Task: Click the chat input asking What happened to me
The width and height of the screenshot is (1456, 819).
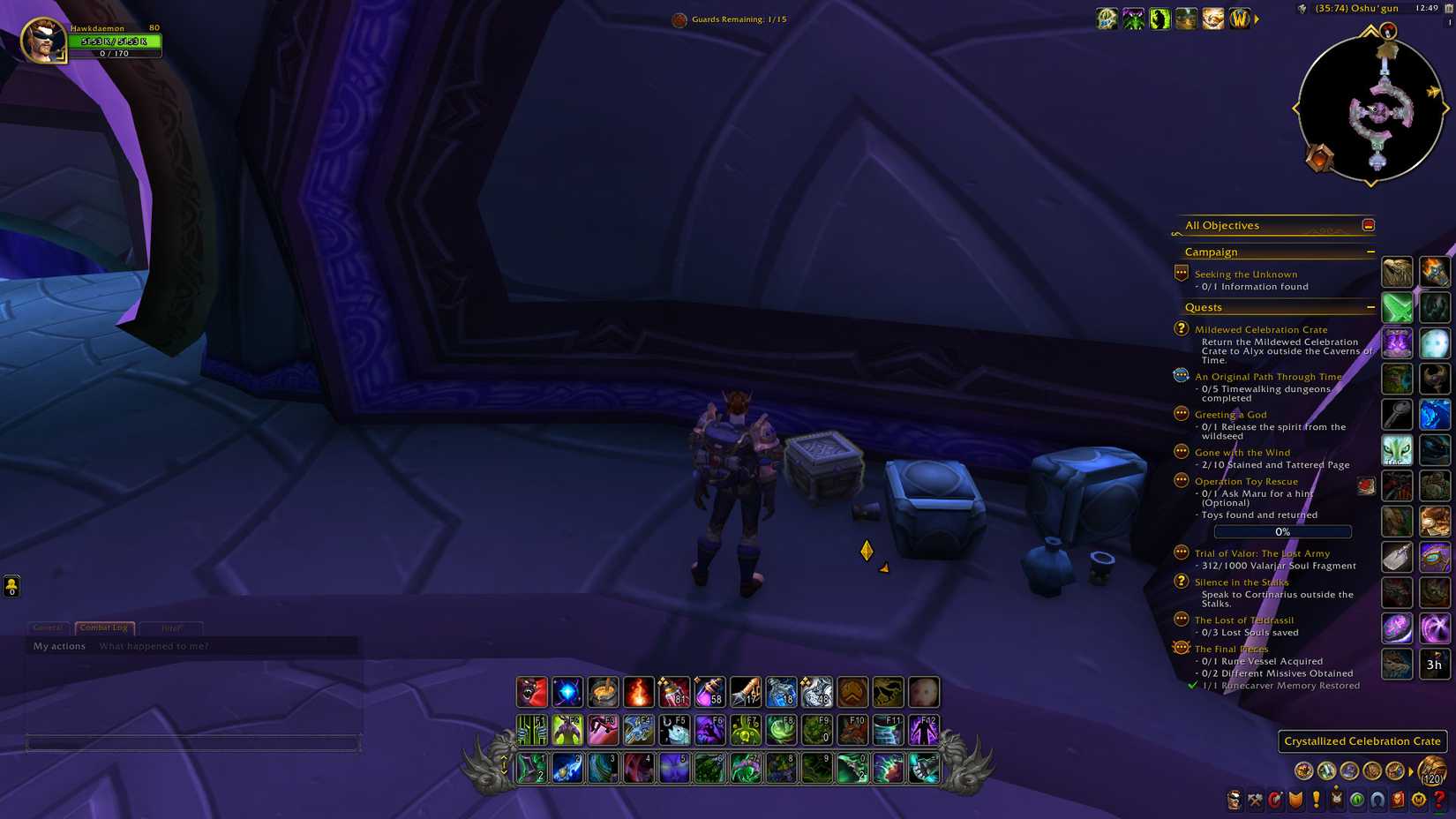Action: 154,646
